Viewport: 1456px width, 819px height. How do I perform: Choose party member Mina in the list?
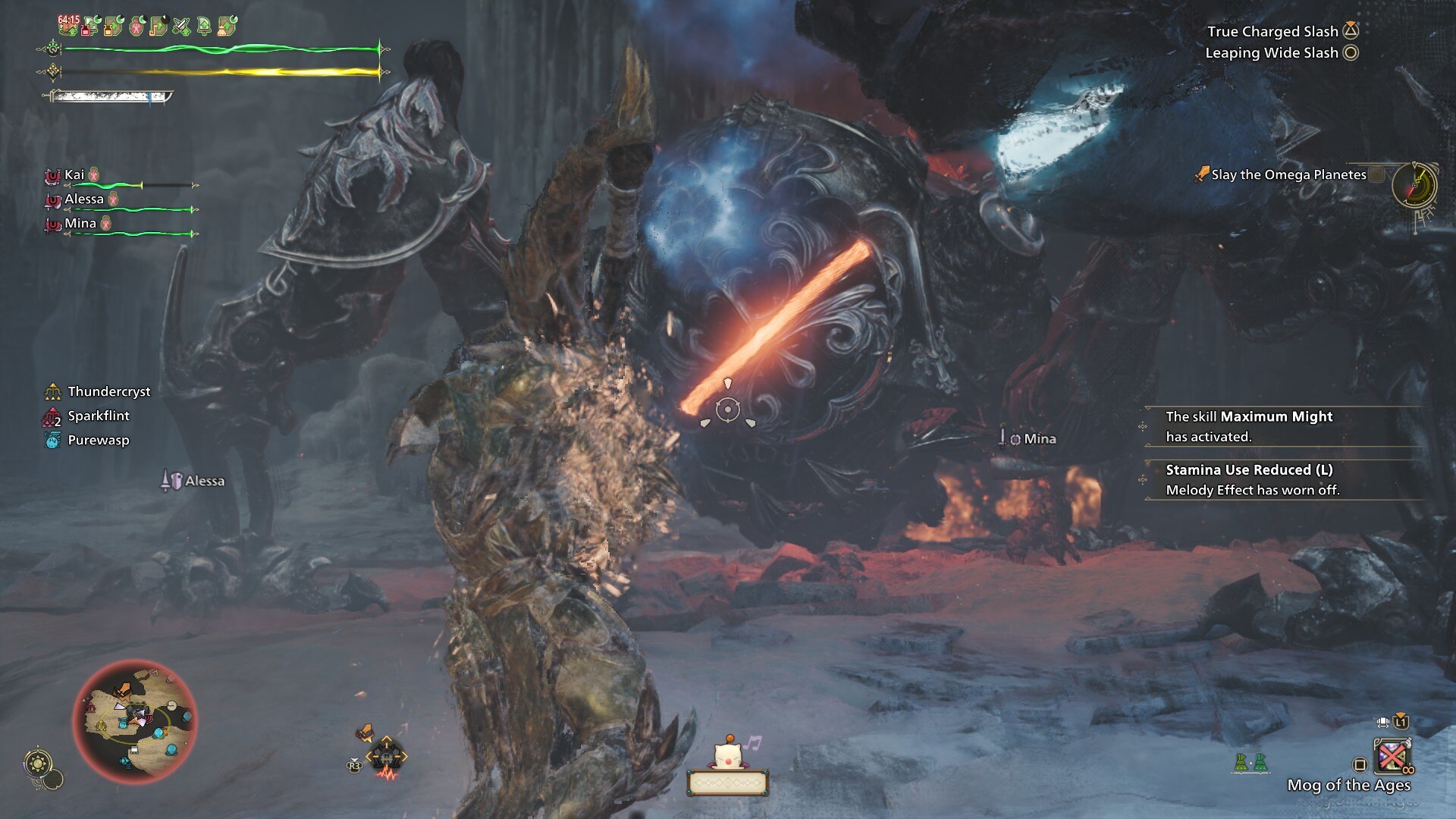pyautogui.click(x=80, y=224)
